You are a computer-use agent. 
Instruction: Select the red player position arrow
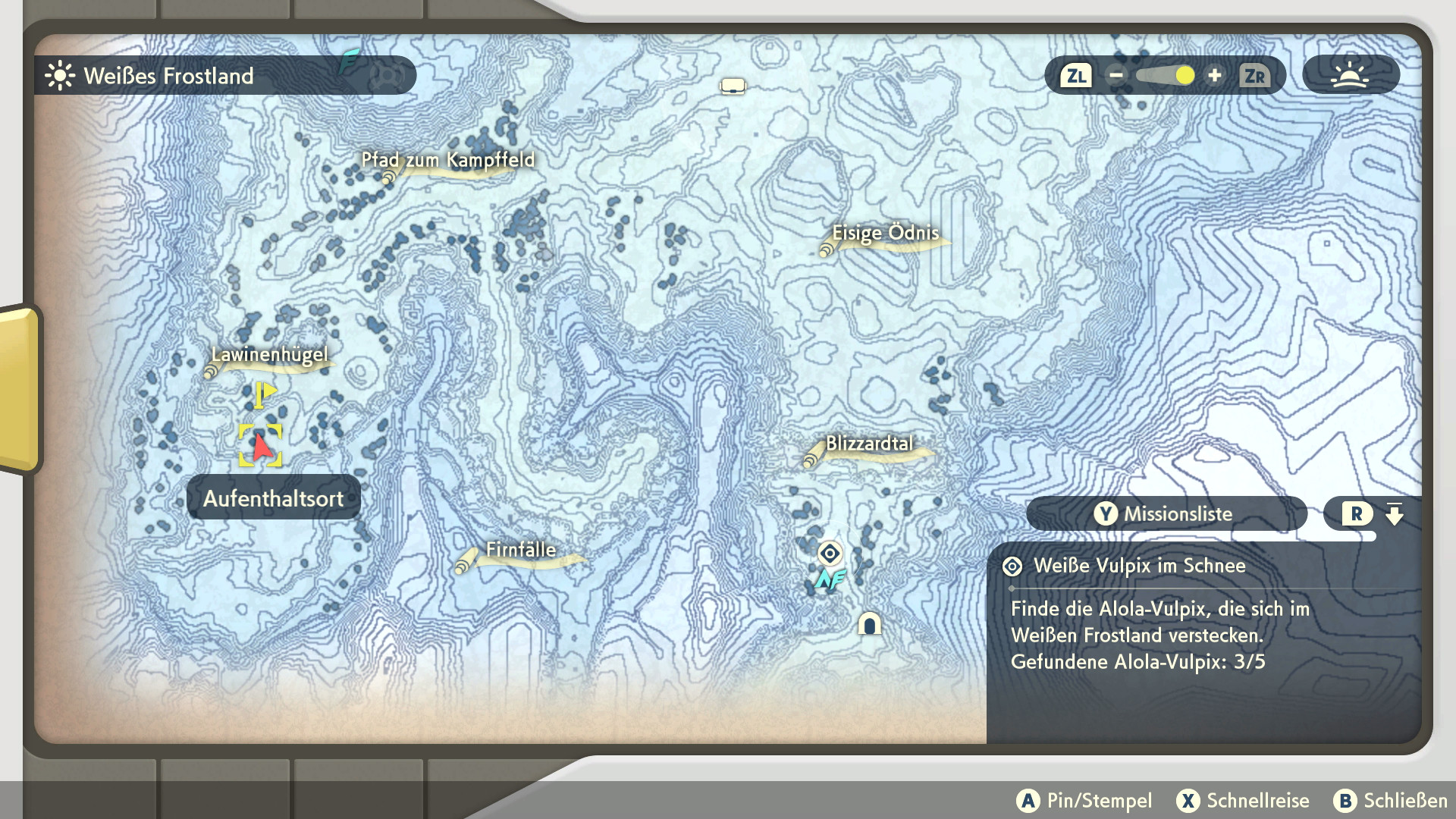[x=261, y=446]
